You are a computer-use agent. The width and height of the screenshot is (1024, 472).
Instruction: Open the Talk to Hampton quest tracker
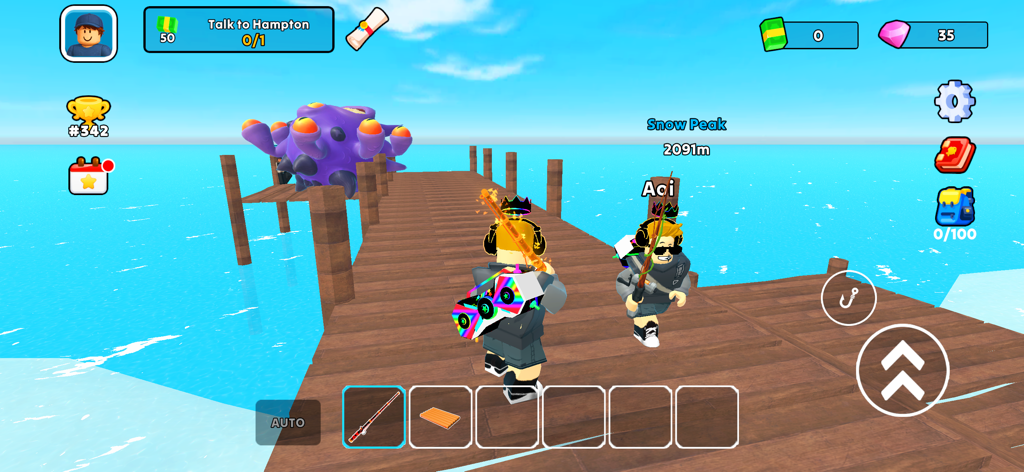point(239,30)
